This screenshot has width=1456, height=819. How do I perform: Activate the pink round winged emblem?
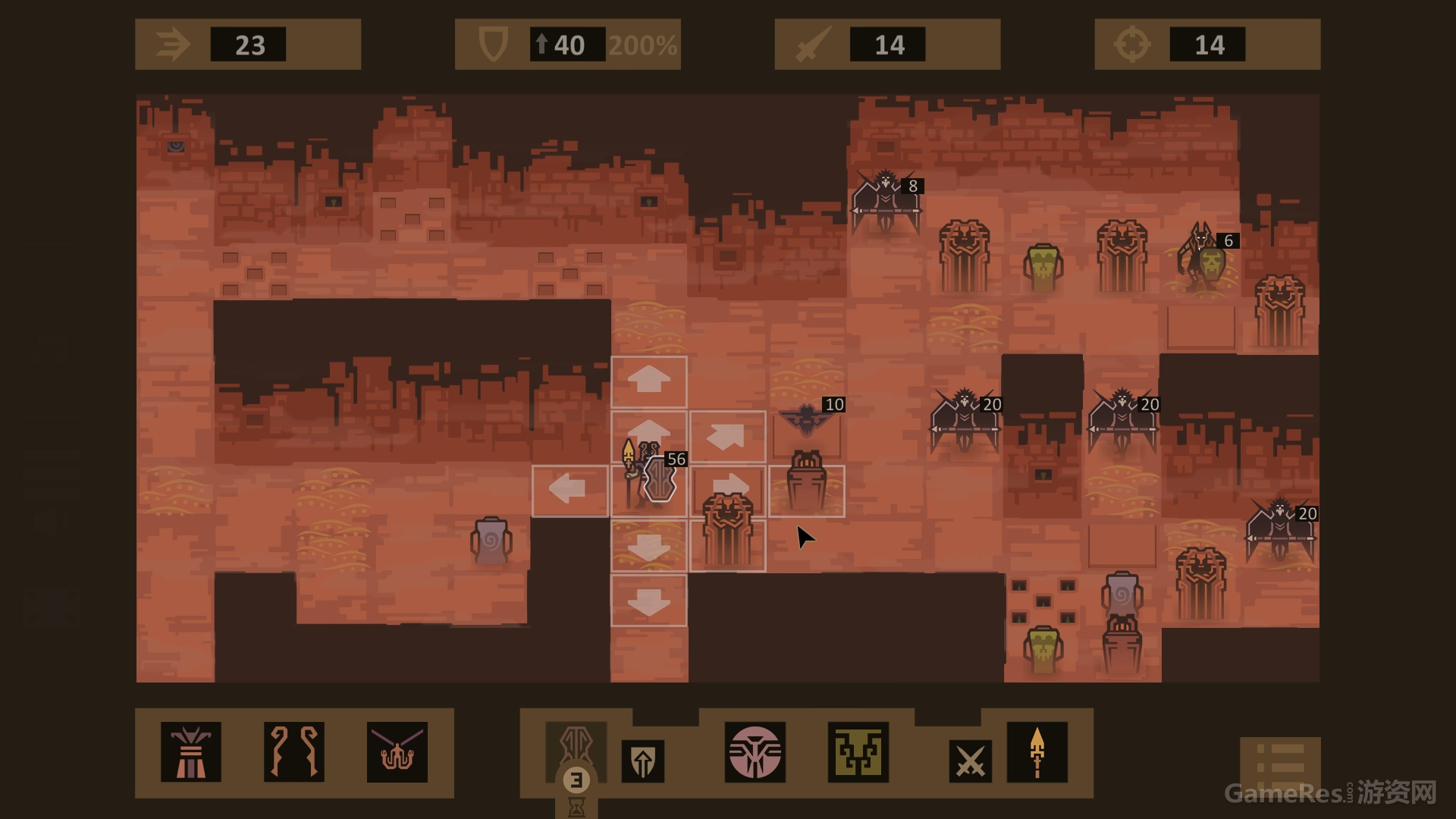[755, 752]
